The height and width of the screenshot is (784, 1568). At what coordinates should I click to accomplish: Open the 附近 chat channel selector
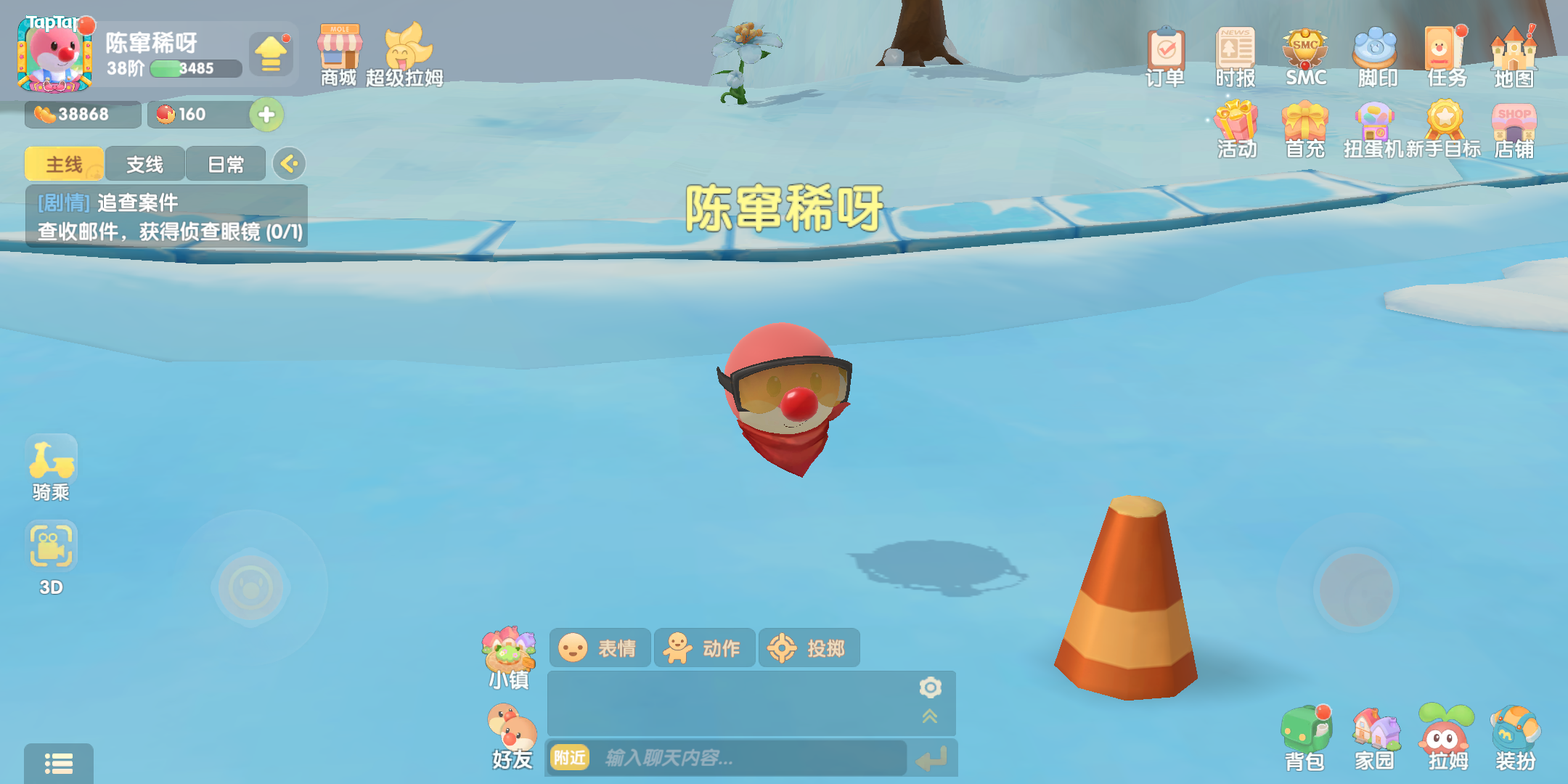571,759
